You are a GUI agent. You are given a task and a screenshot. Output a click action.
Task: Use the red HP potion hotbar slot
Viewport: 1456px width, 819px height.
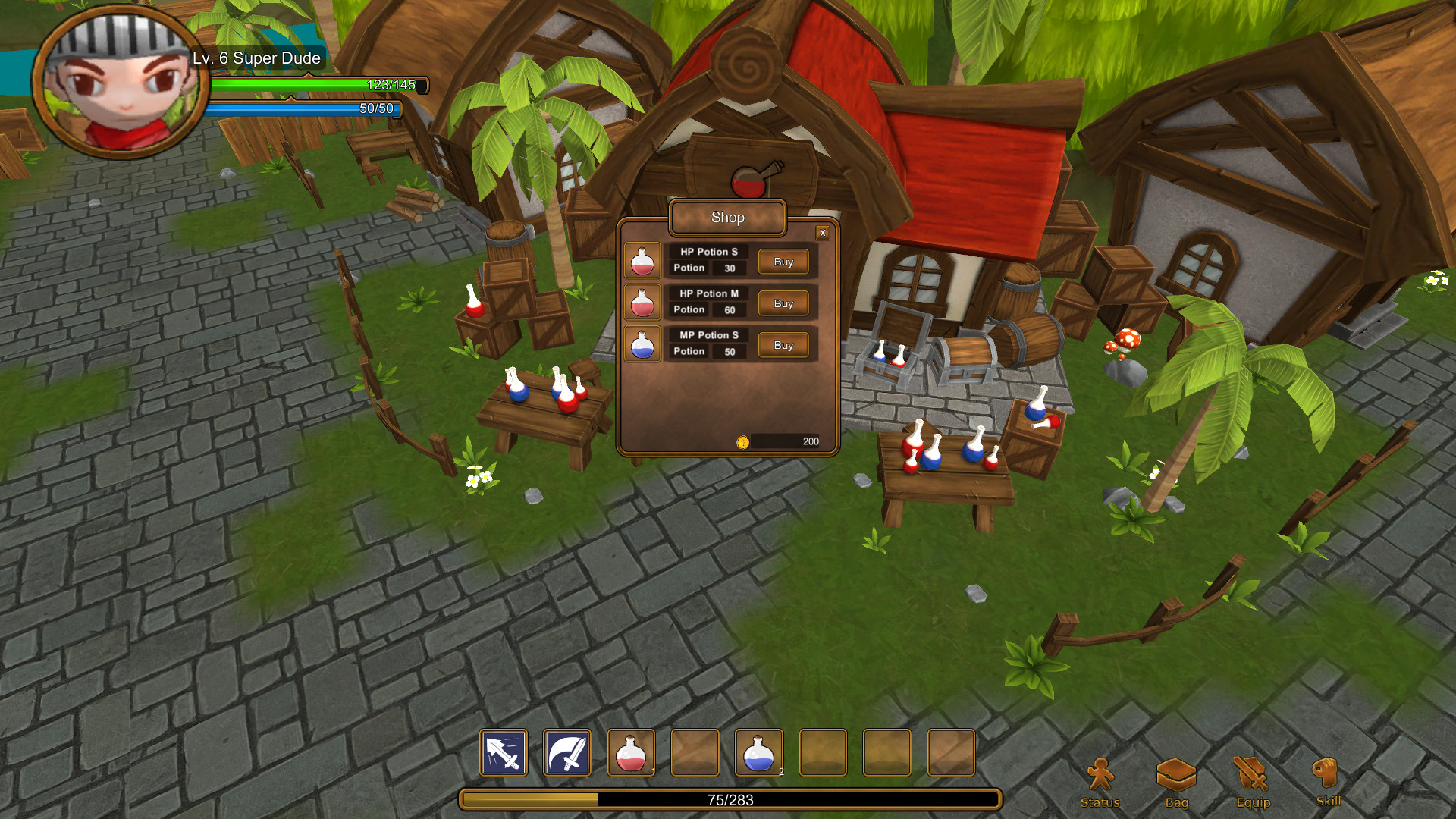631,752
